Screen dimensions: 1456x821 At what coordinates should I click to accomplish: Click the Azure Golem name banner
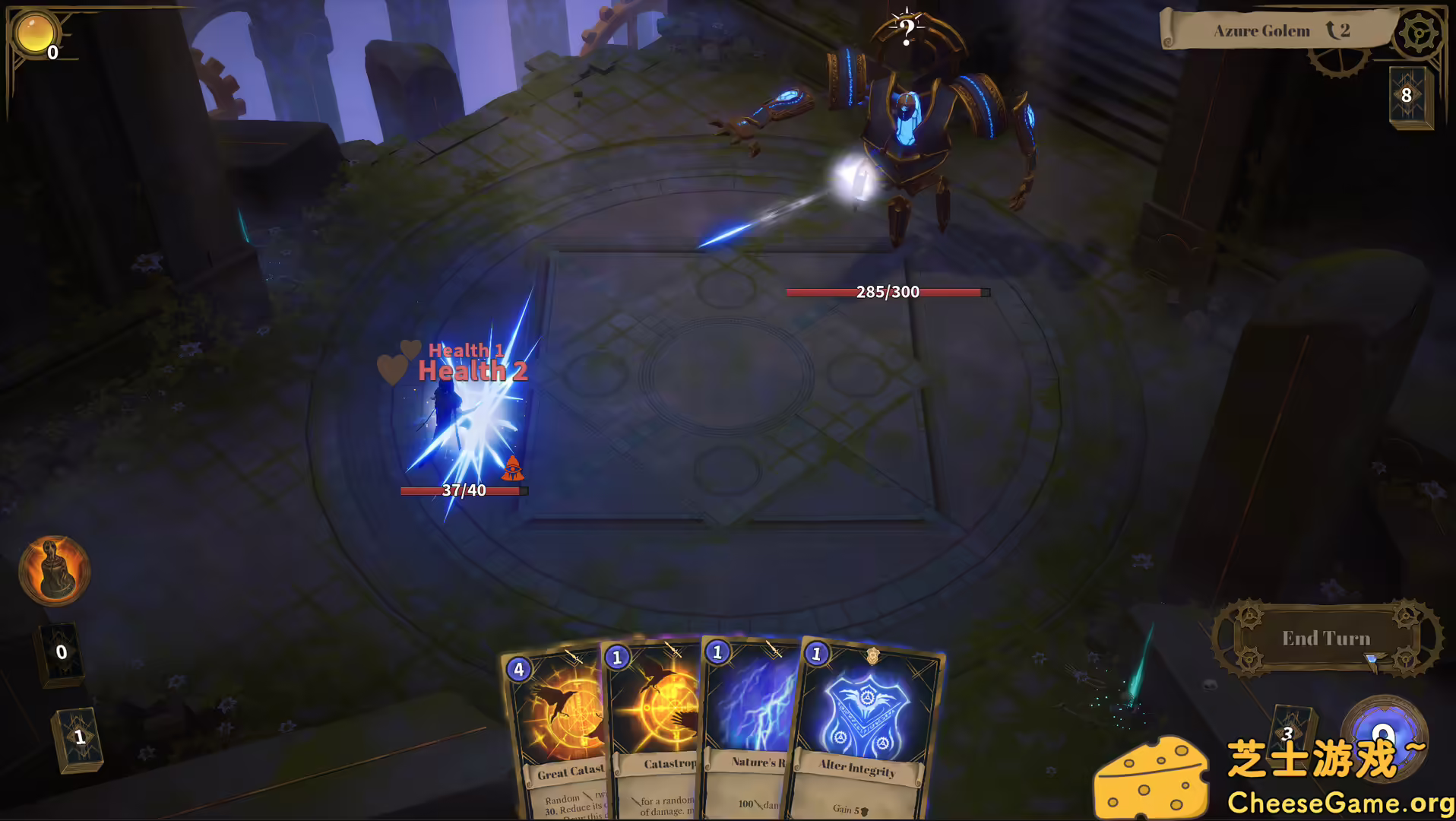(x=1263, y=30)
